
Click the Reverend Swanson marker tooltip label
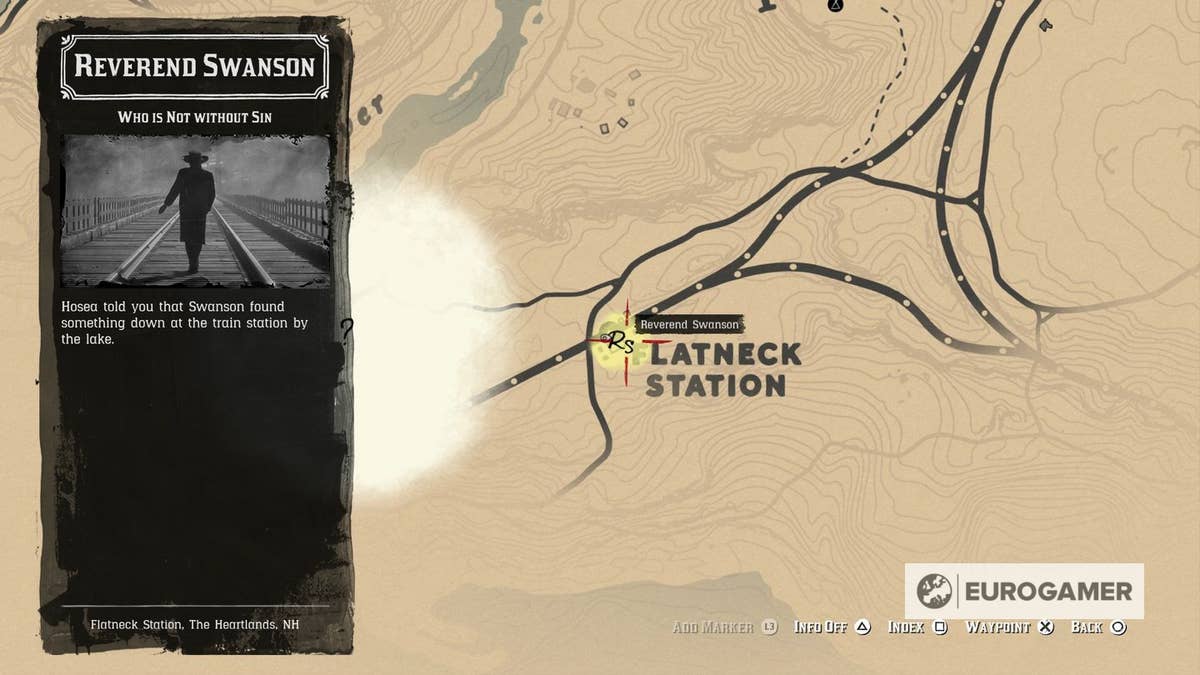[x=690, y=324]
